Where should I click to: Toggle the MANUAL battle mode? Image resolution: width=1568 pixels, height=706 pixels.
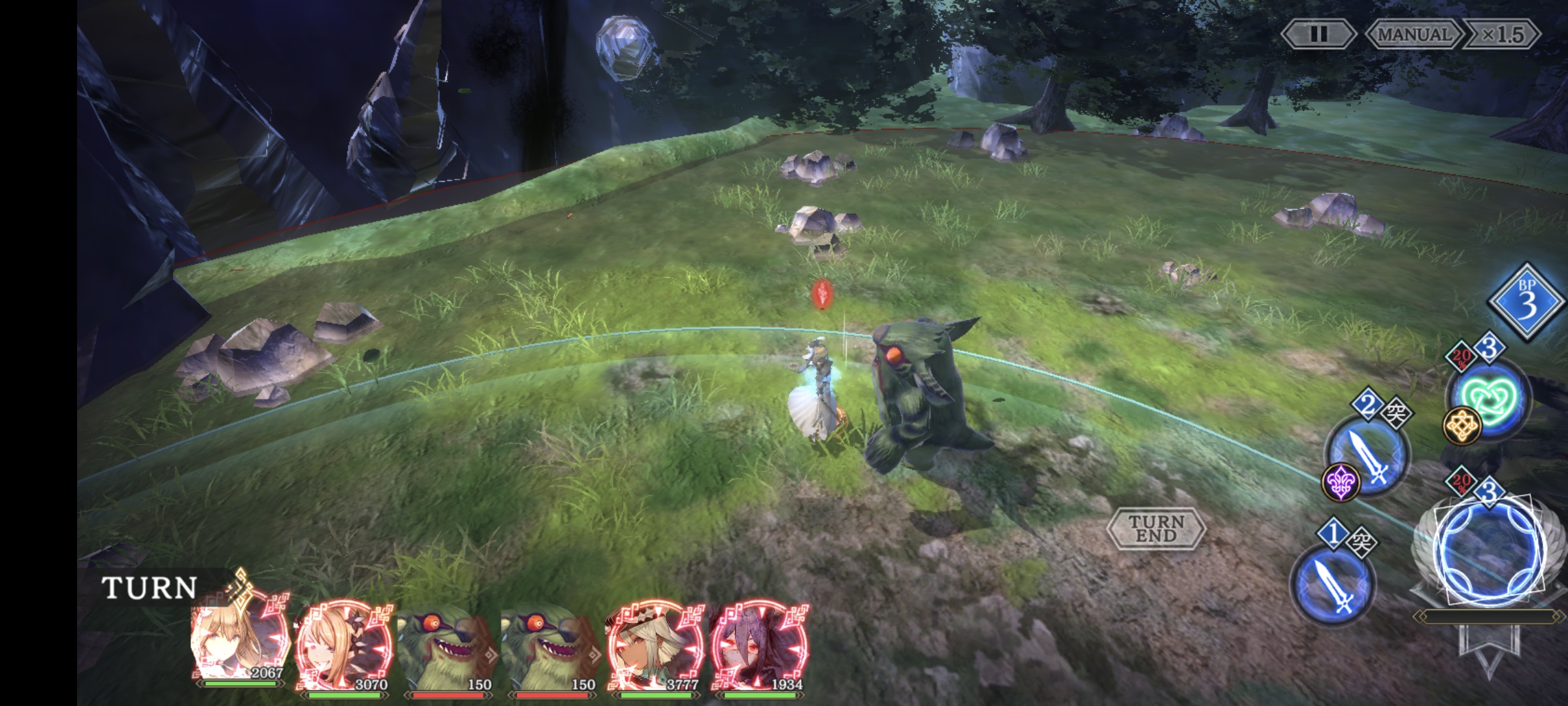[1414, 35]
